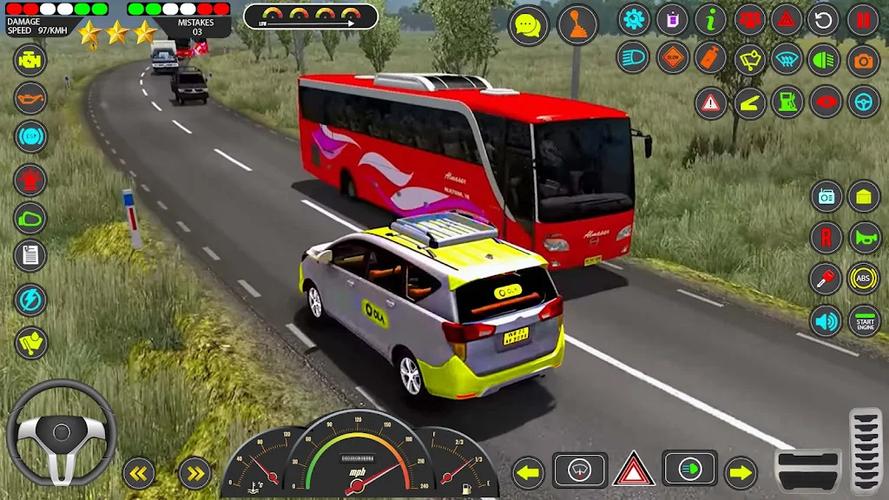This screenshot has width=889, height=500.
Task: Activate the right turn signal arrow
Action: (x=740, y=470)
